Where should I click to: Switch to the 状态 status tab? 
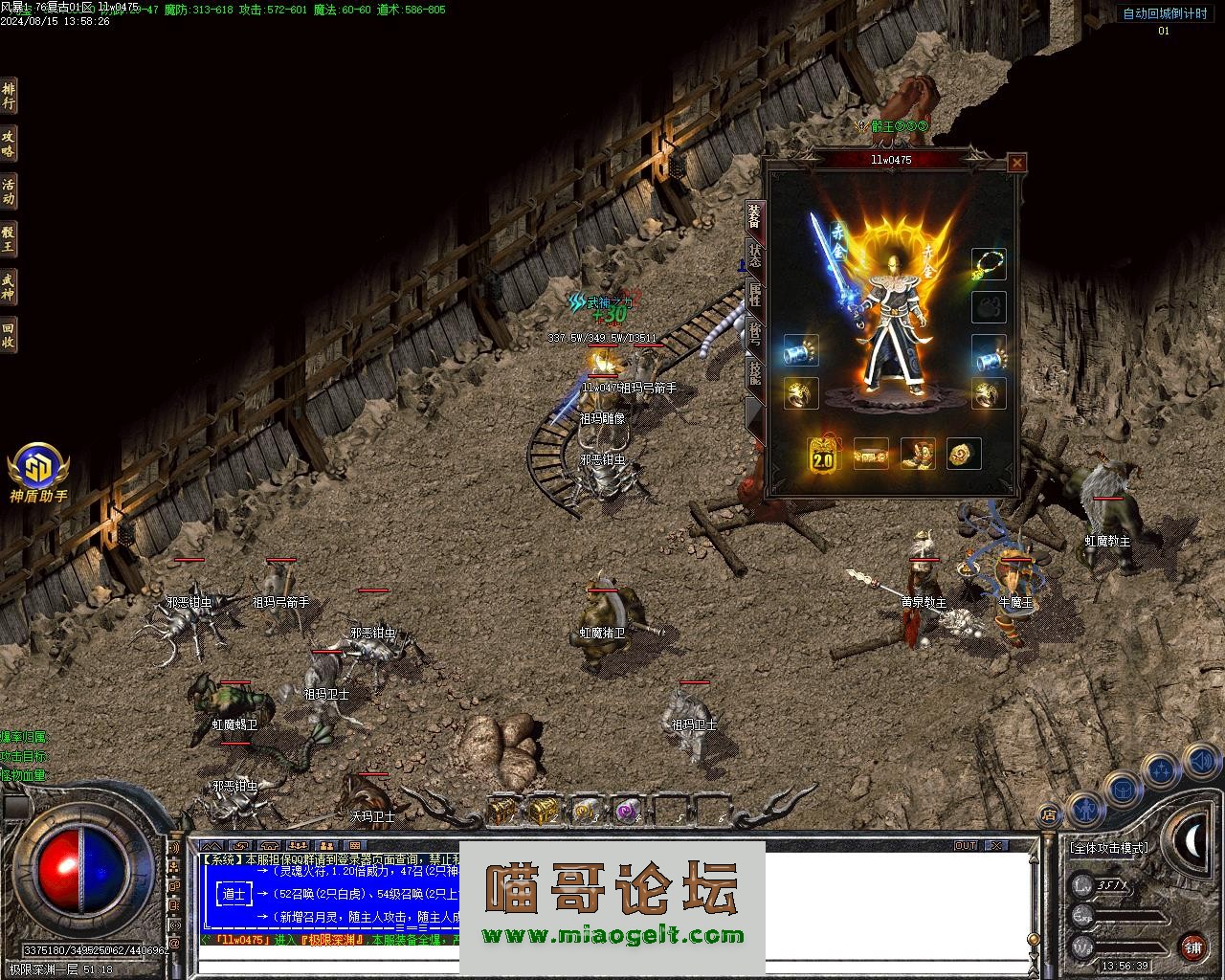tap(755, 254)
